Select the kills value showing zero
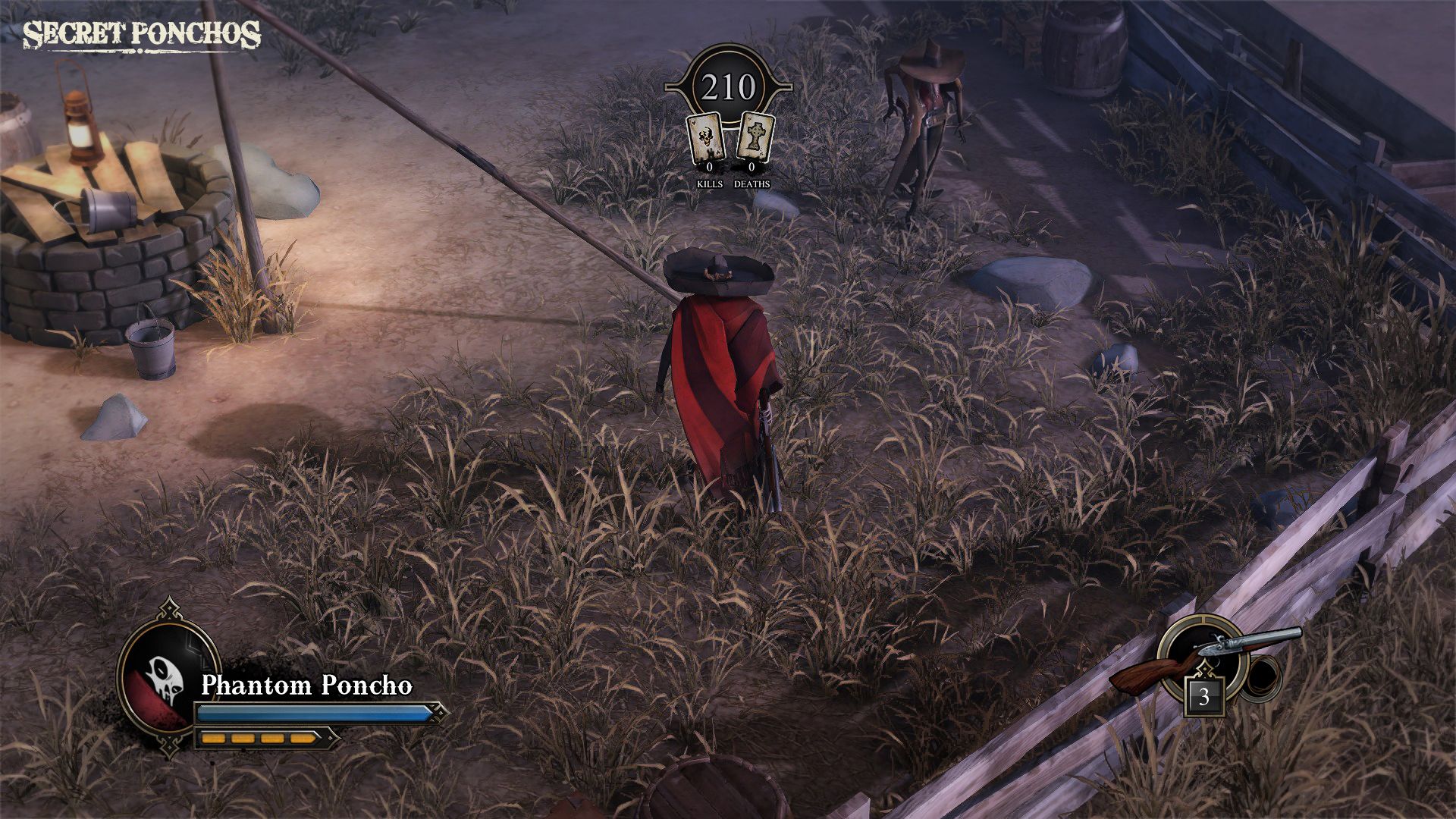Image resolution: width=1456 pixels, height=819 pixels. click(x=710, y=165)
